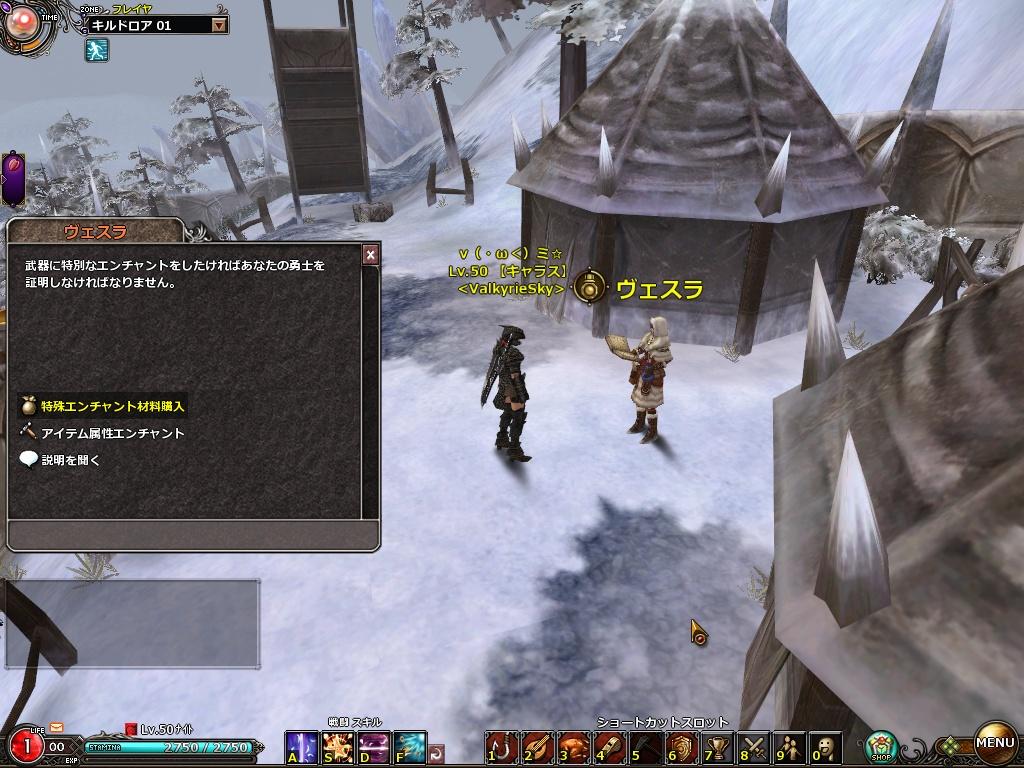The width and height of the screenshot is (1024, 768).
Task: Select the trophy shortcut in slot 7
Action: click(x=716, y=747)
